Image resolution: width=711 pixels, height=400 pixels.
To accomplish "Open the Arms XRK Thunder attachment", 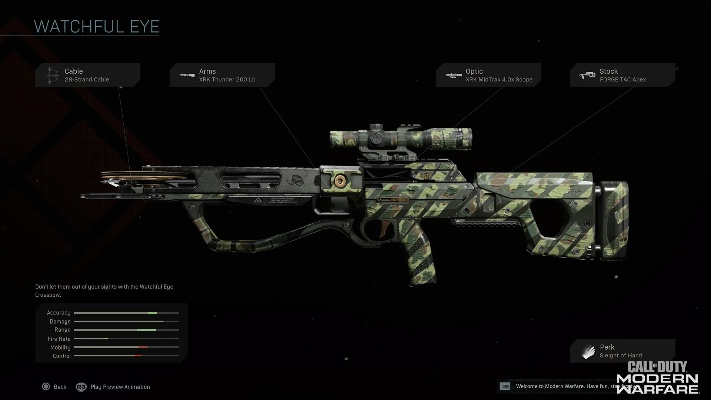I will point(220,75).
